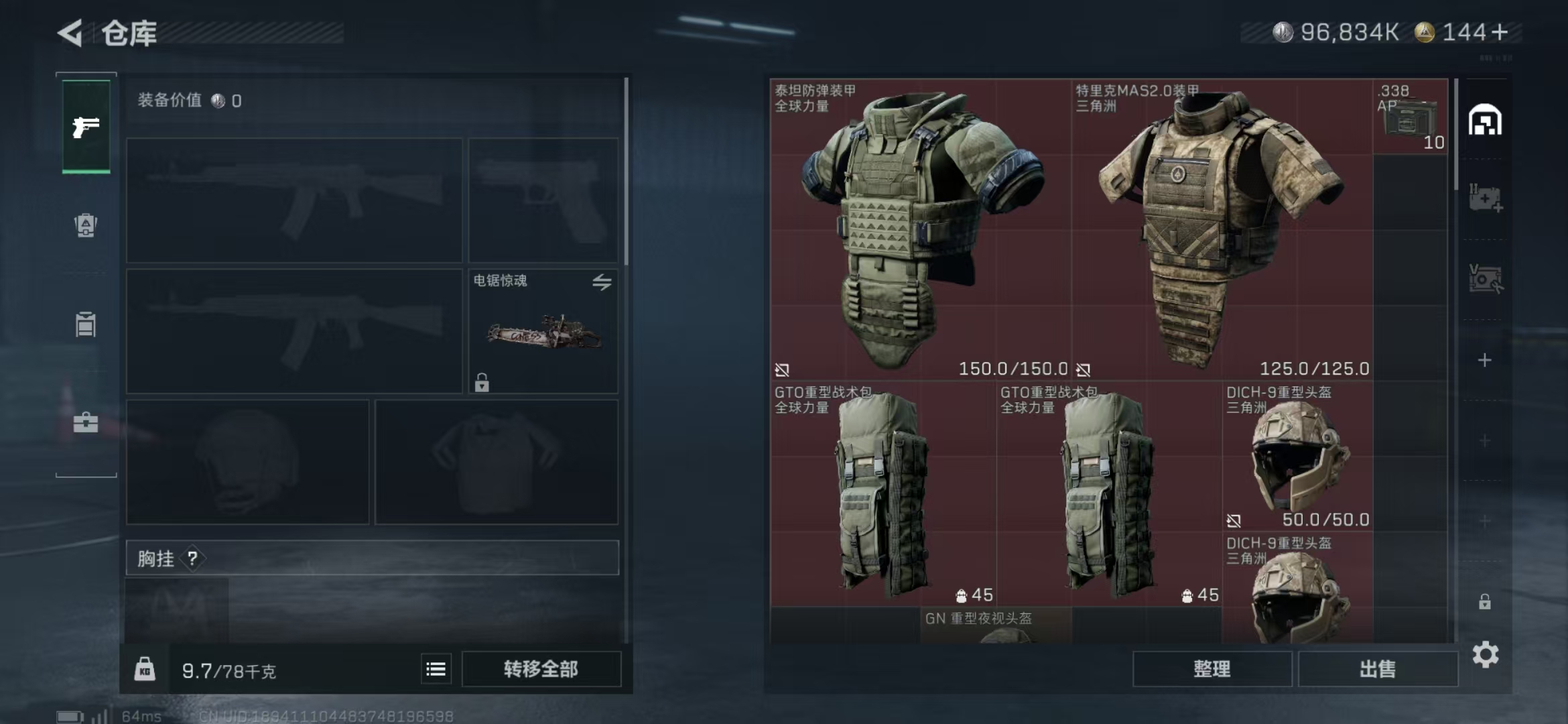Screen dimensions: 1568x724
Task: Open the briefcase tab
Action: click(x=86, y=422)
